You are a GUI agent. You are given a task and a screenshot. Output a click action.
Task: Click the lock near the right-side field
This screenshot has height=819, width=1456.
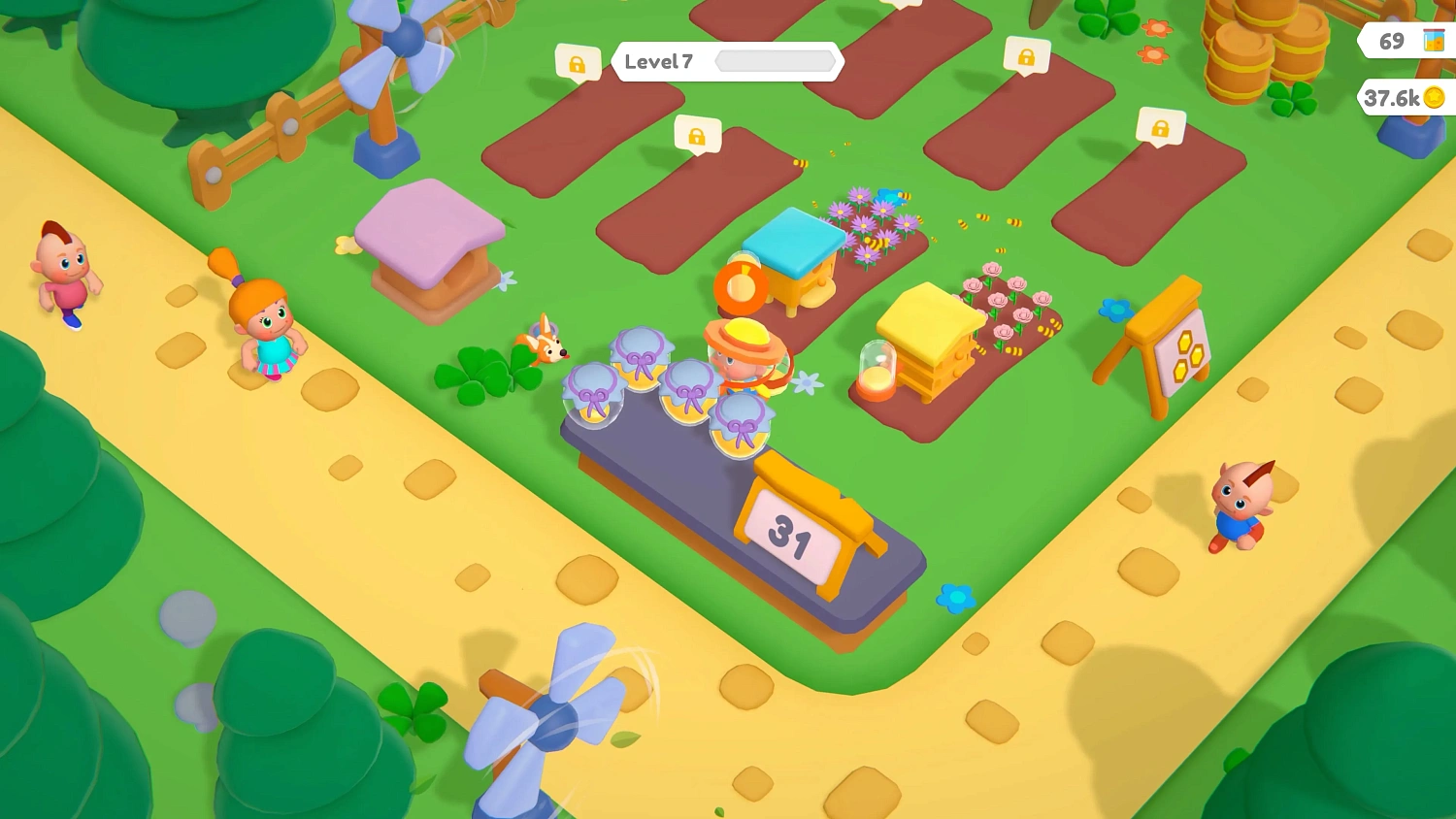pos(1160,125)
